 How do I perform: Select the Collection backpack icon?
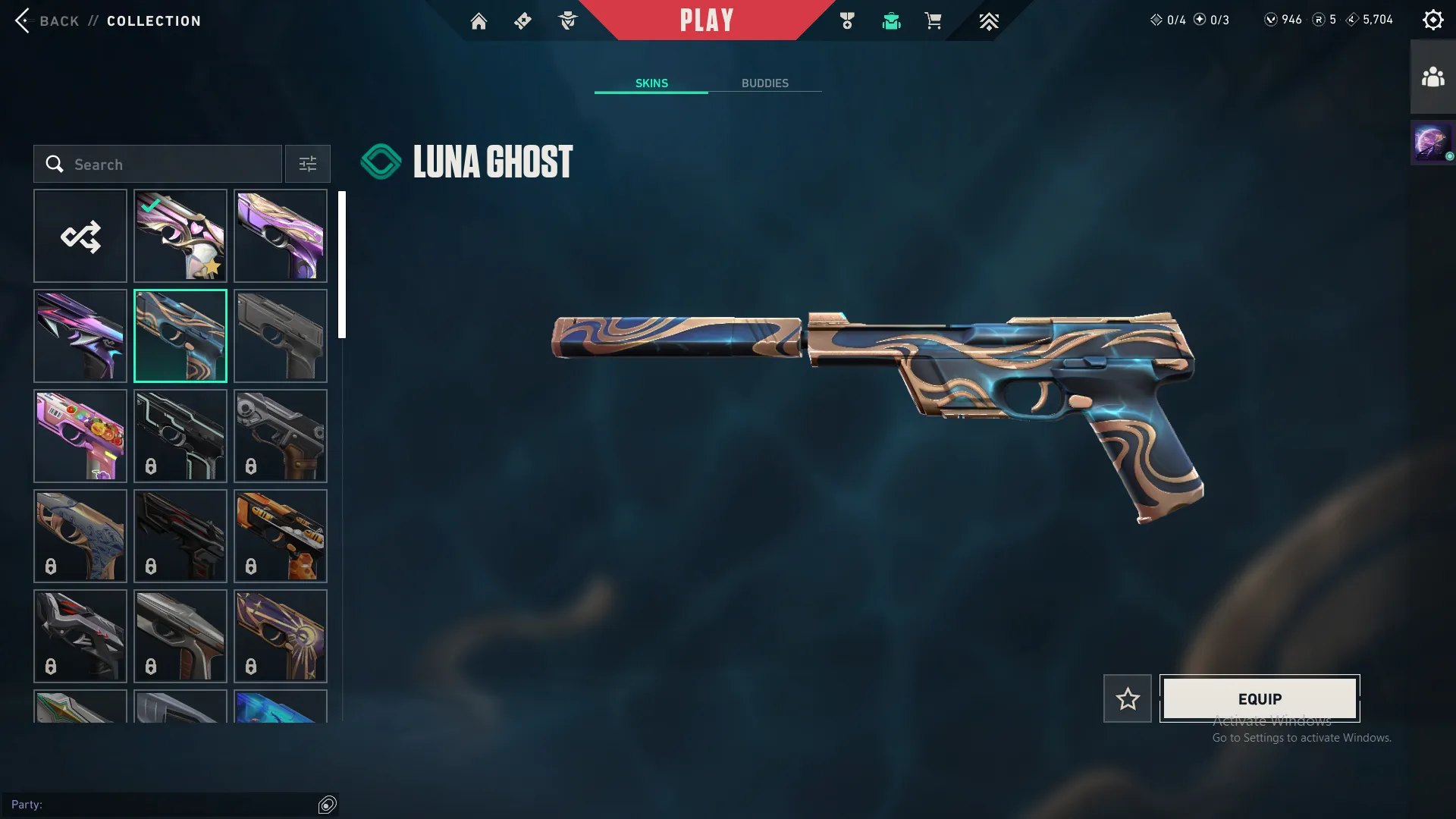(891, 20)
